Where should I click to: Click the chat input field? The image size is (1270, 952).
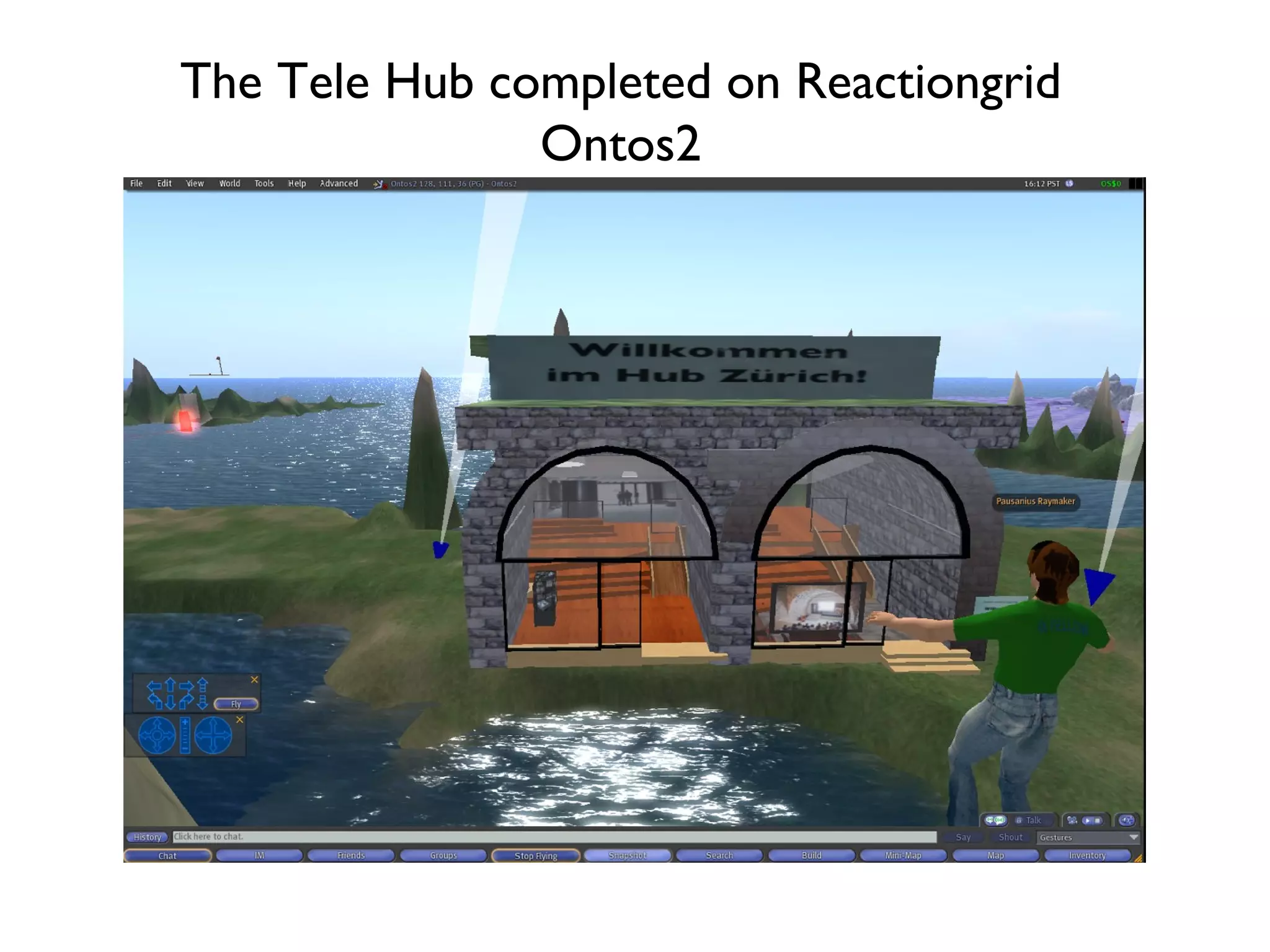(554, 837)
